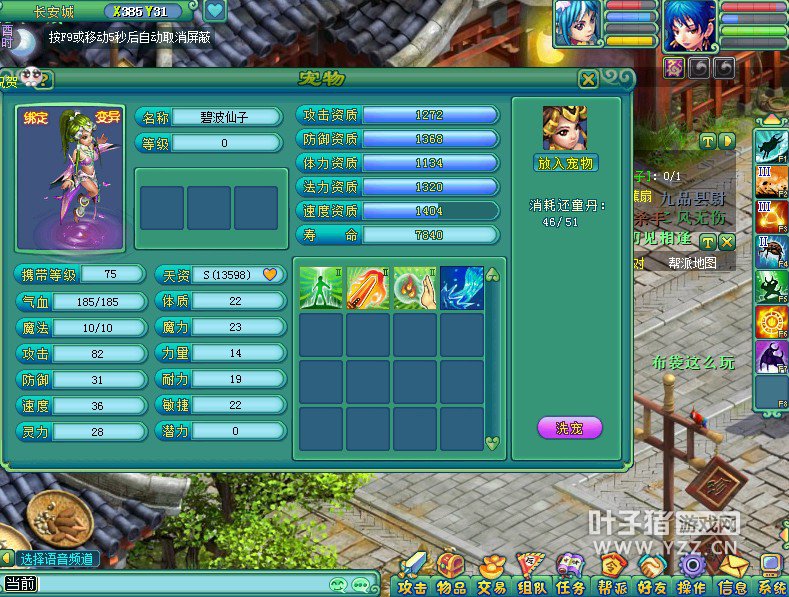Click 选择语音频道 voice channel selector
The width and height of the screenshot is (789, 597).
57,558
